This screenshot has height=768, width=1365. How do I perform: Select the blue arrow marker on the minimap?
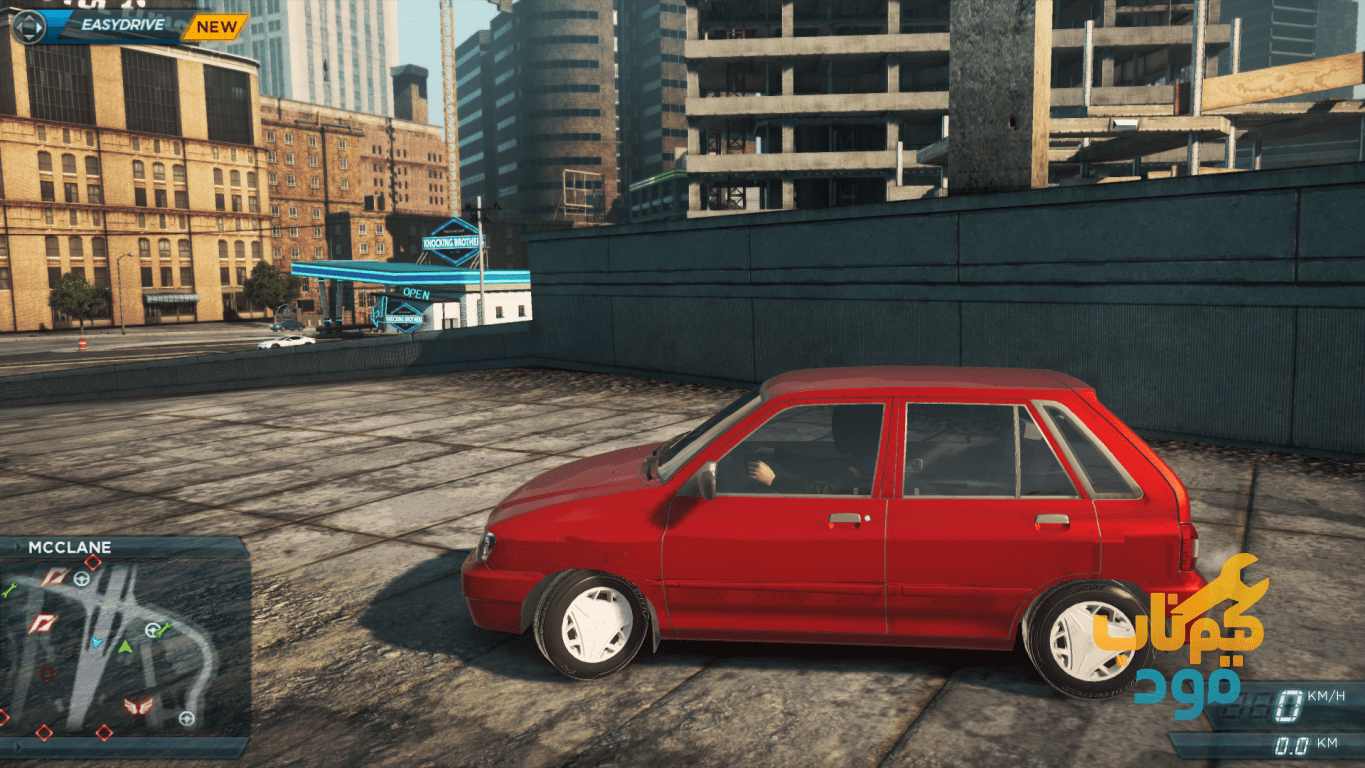(97, 642)
